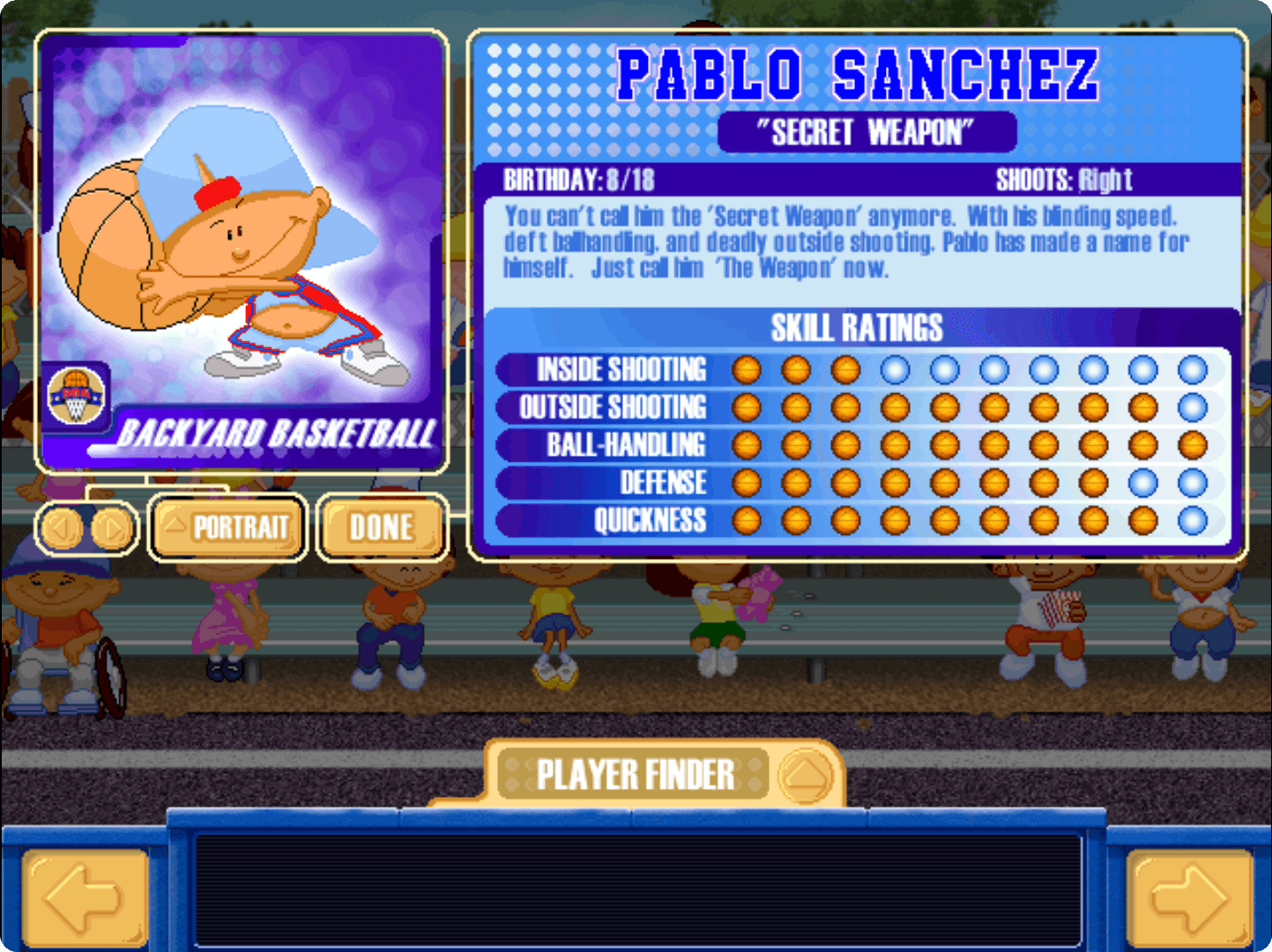
Task: Select the previous player arrow icon
Action: [62, 529]
